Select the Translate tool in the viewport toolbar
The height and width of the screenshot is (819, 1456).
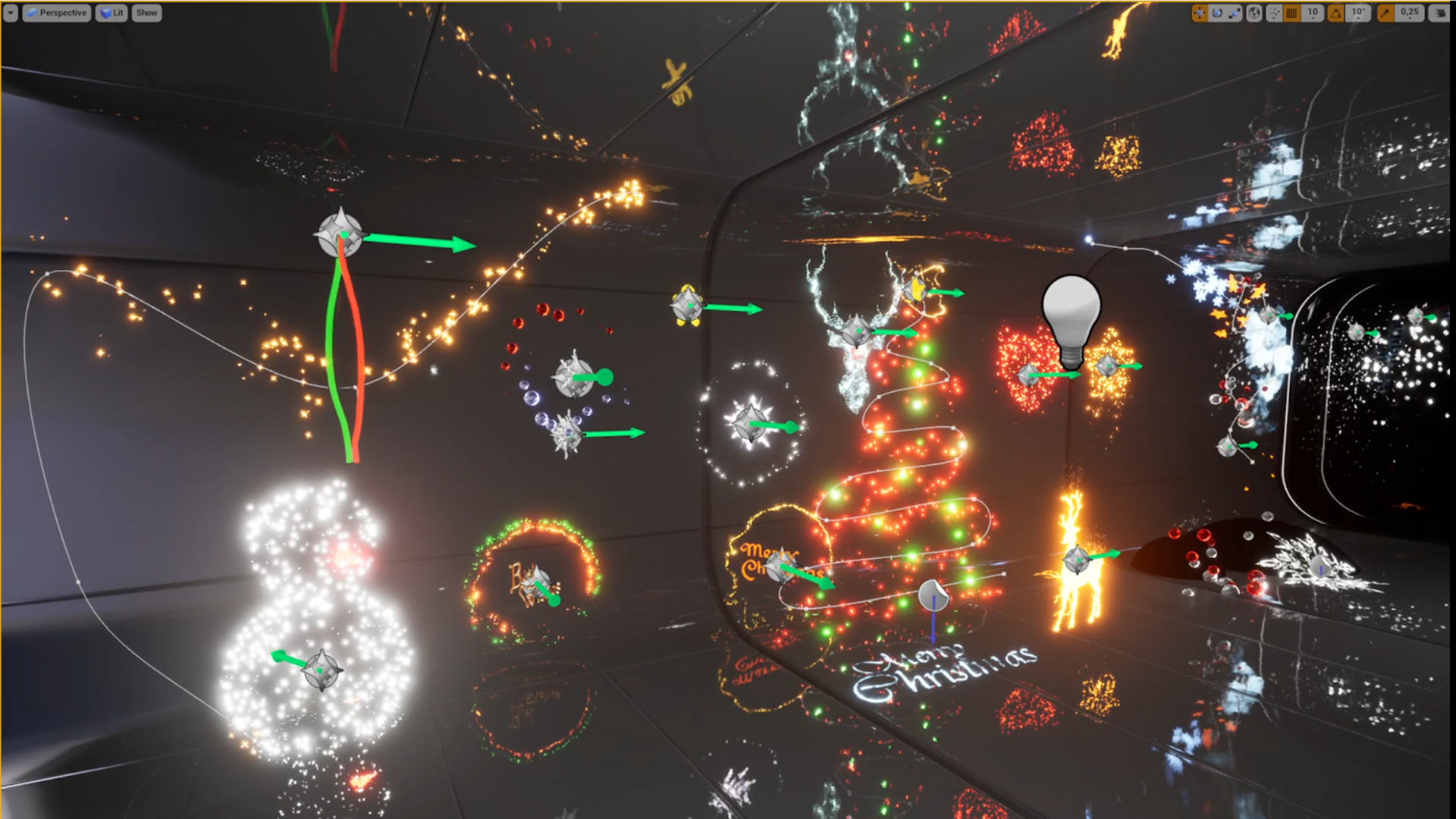tap(1200, 13)
